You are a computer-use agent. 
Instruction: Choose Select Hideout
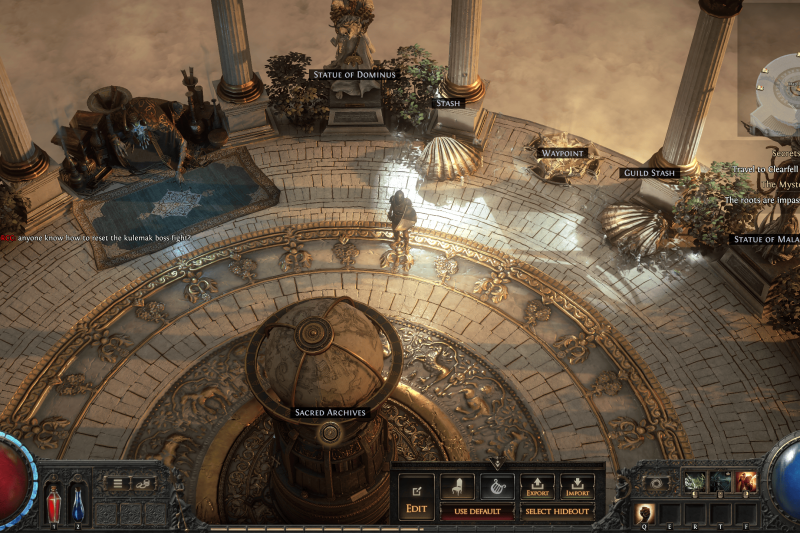click(556, 512)
